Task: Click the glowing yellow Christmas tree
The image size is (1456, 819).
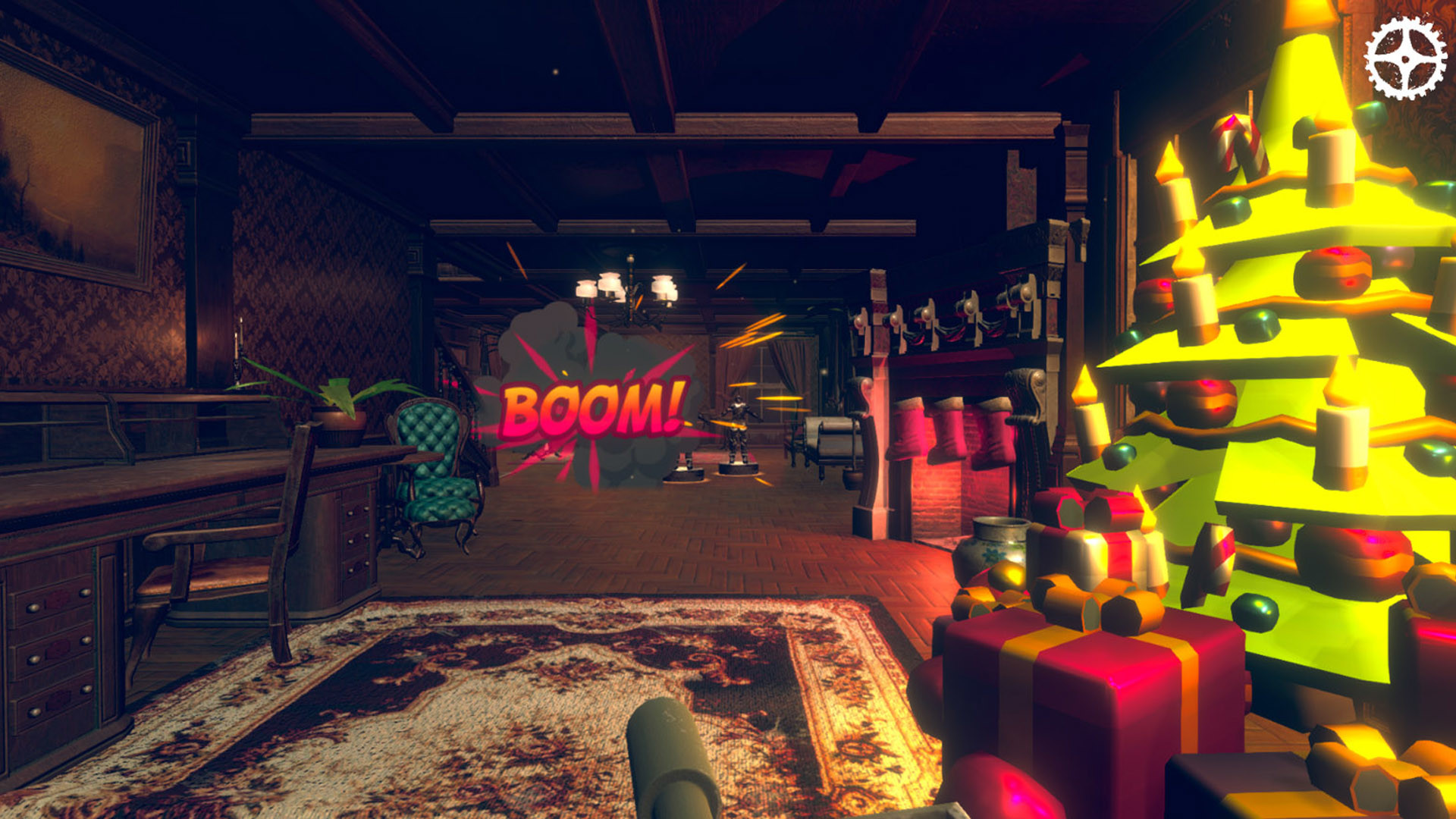Action: coord(1289,341)
